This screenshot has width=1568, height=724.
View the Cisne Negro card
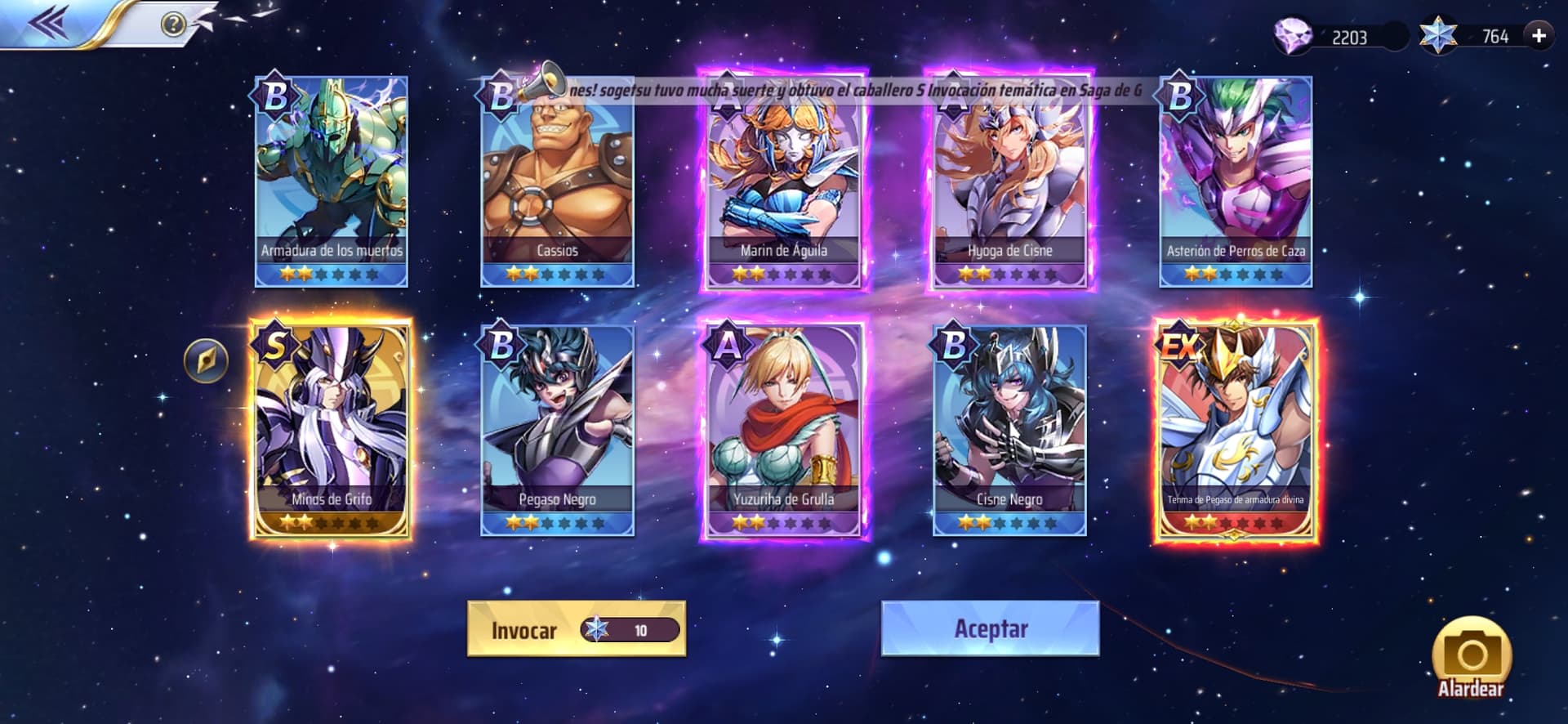coord(1009,430)
